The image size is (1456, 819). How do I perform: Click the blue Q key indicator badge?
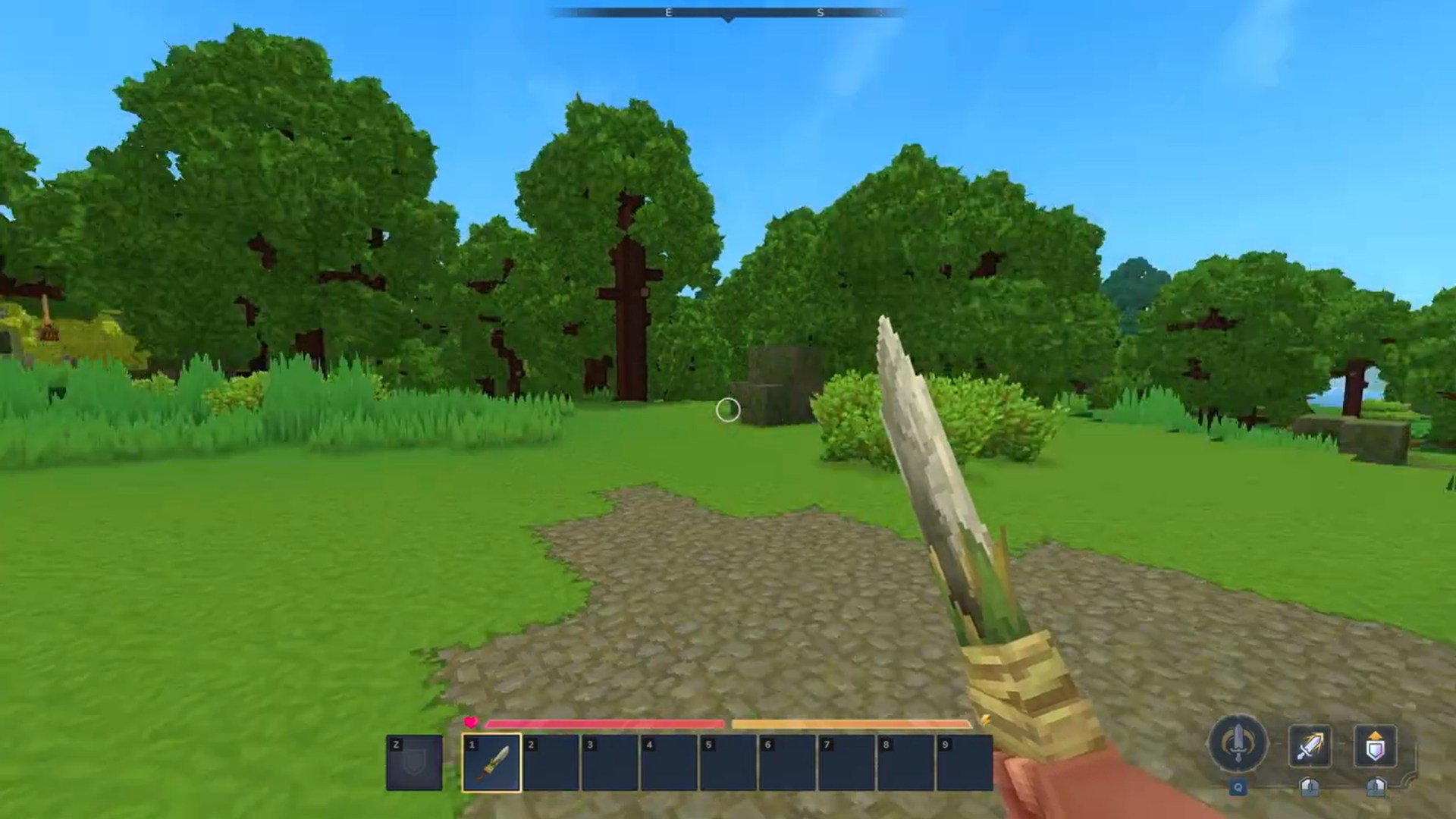tap(1237, 787)
